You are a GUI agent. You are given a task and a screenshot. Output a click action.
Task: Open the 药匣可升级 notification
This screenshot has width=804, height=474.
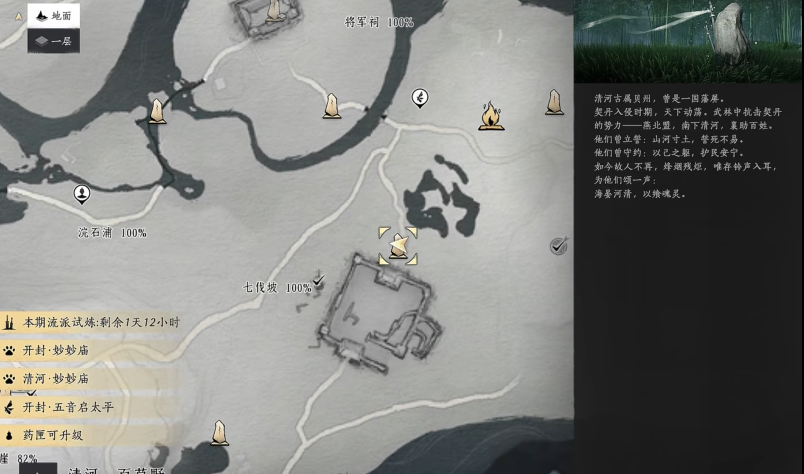pos(55,435)
